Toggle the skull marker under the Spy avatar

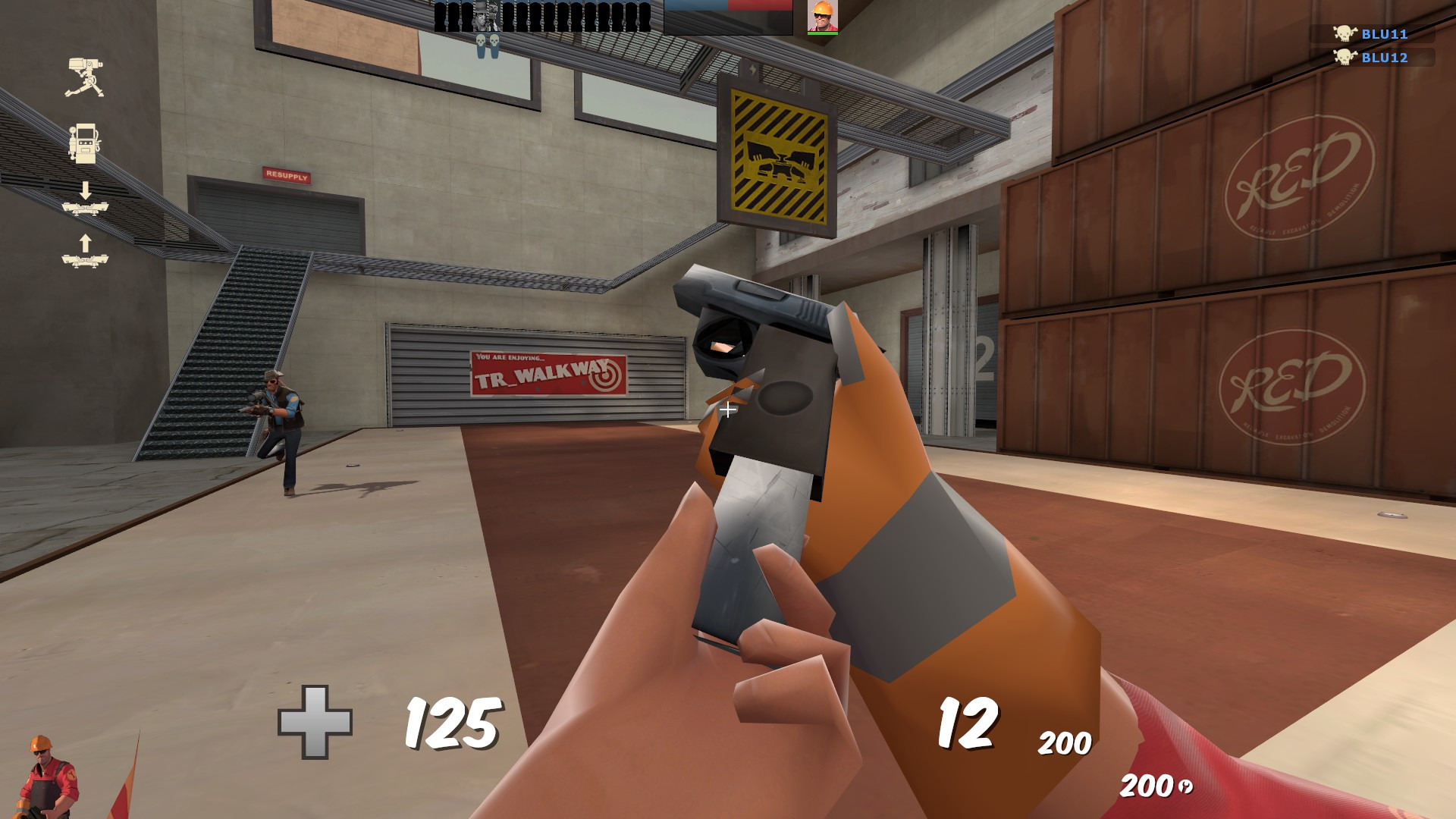coord(493,40)
